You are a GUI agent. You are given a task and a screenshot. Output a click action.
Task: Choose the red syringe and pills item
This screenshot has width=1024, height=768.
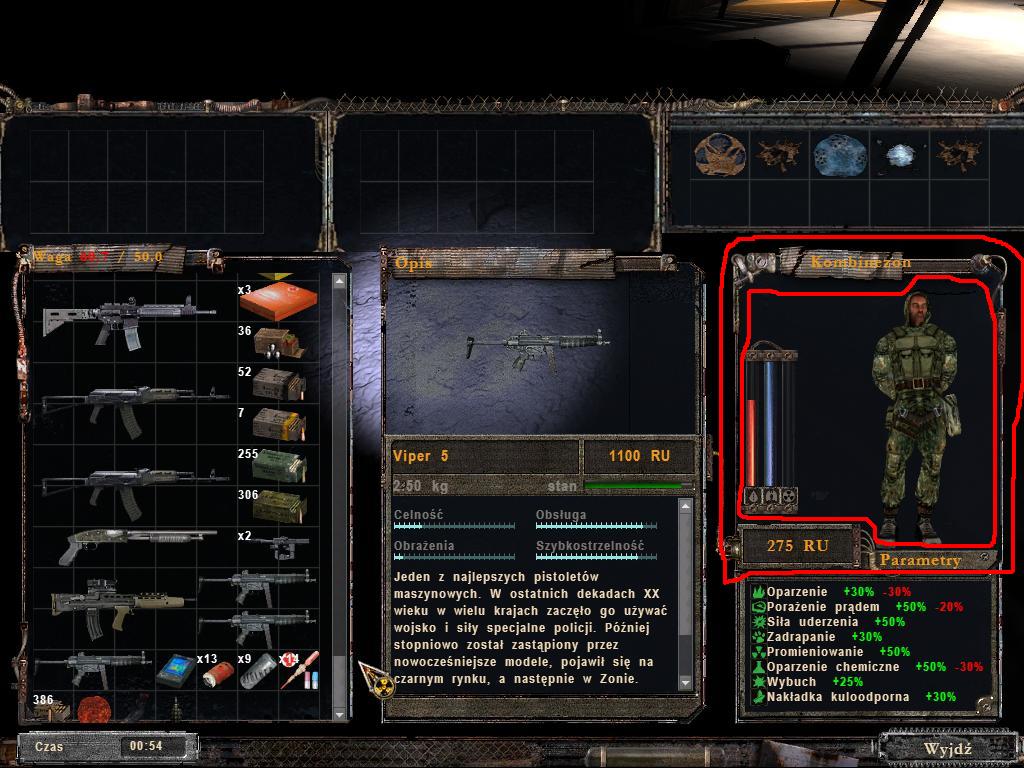[x=299, y=668]
